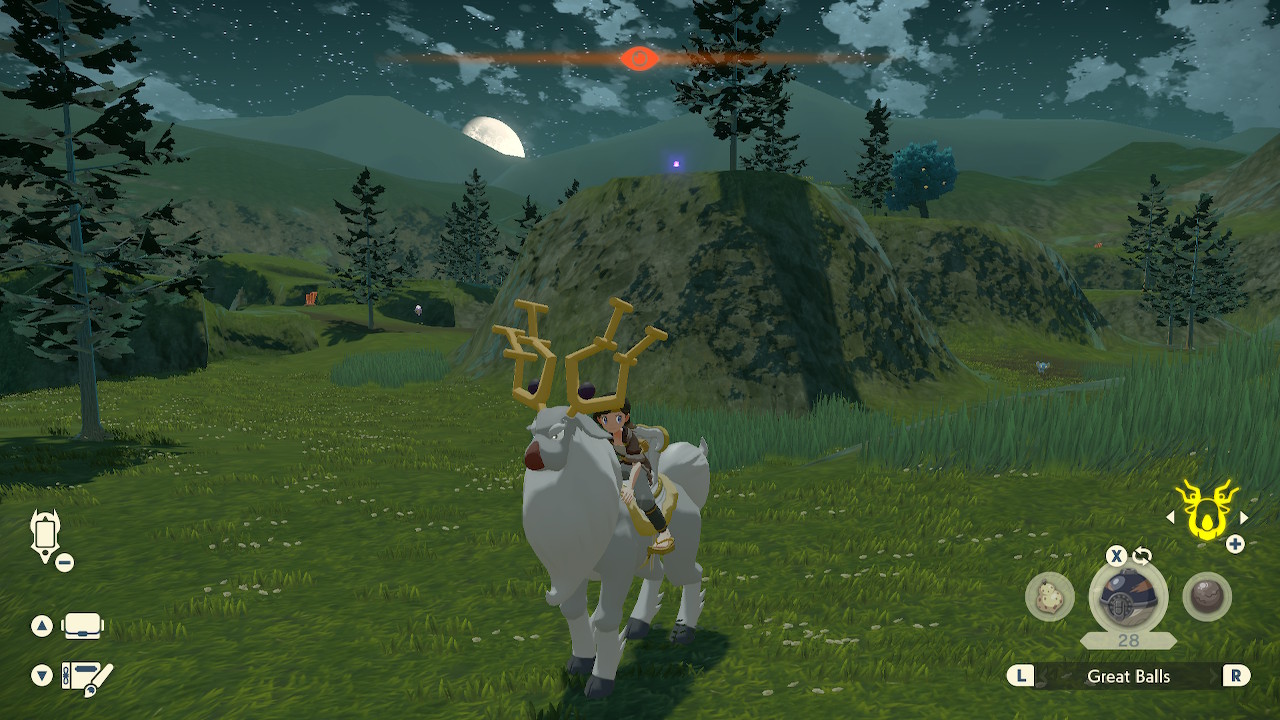Image resolution: width=1280 pixels, height=720 pixels.
Task: Select the berry item slot left of the Great Ball
Action: tap(1051, 597)
